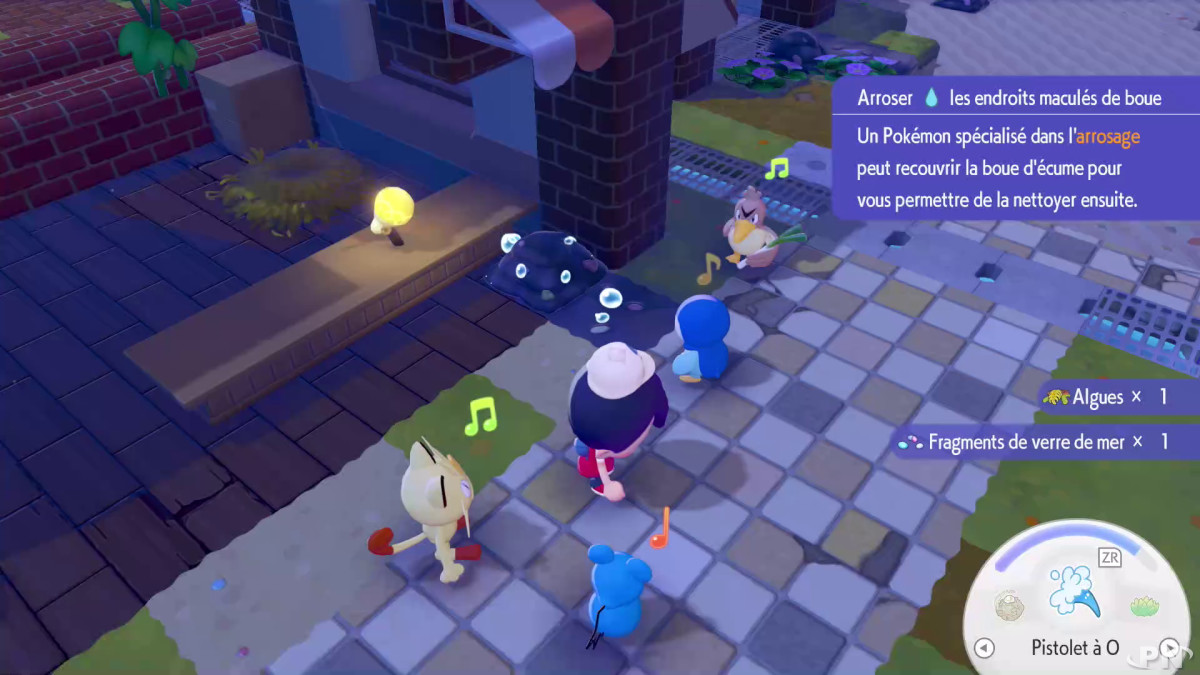The width and height of the screenshot is (1200, 675).
Task: Click the left arrow on the ability wheel
Action: click(x=984, y=648)
